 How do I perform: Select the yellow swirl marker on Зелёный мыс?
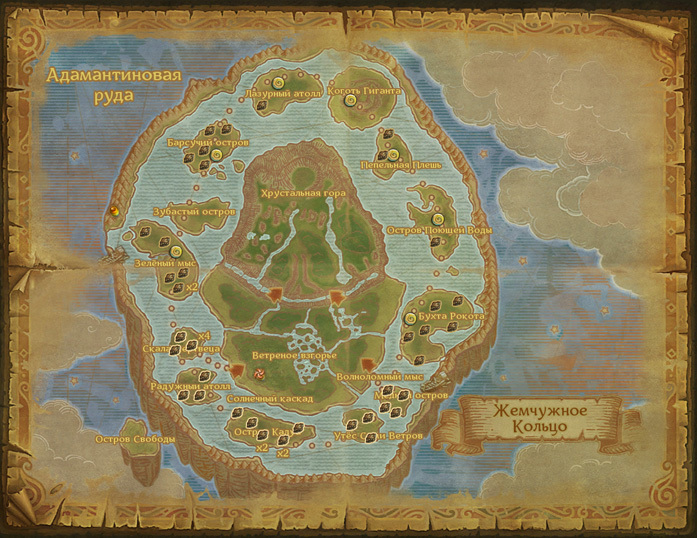[176, 251]
